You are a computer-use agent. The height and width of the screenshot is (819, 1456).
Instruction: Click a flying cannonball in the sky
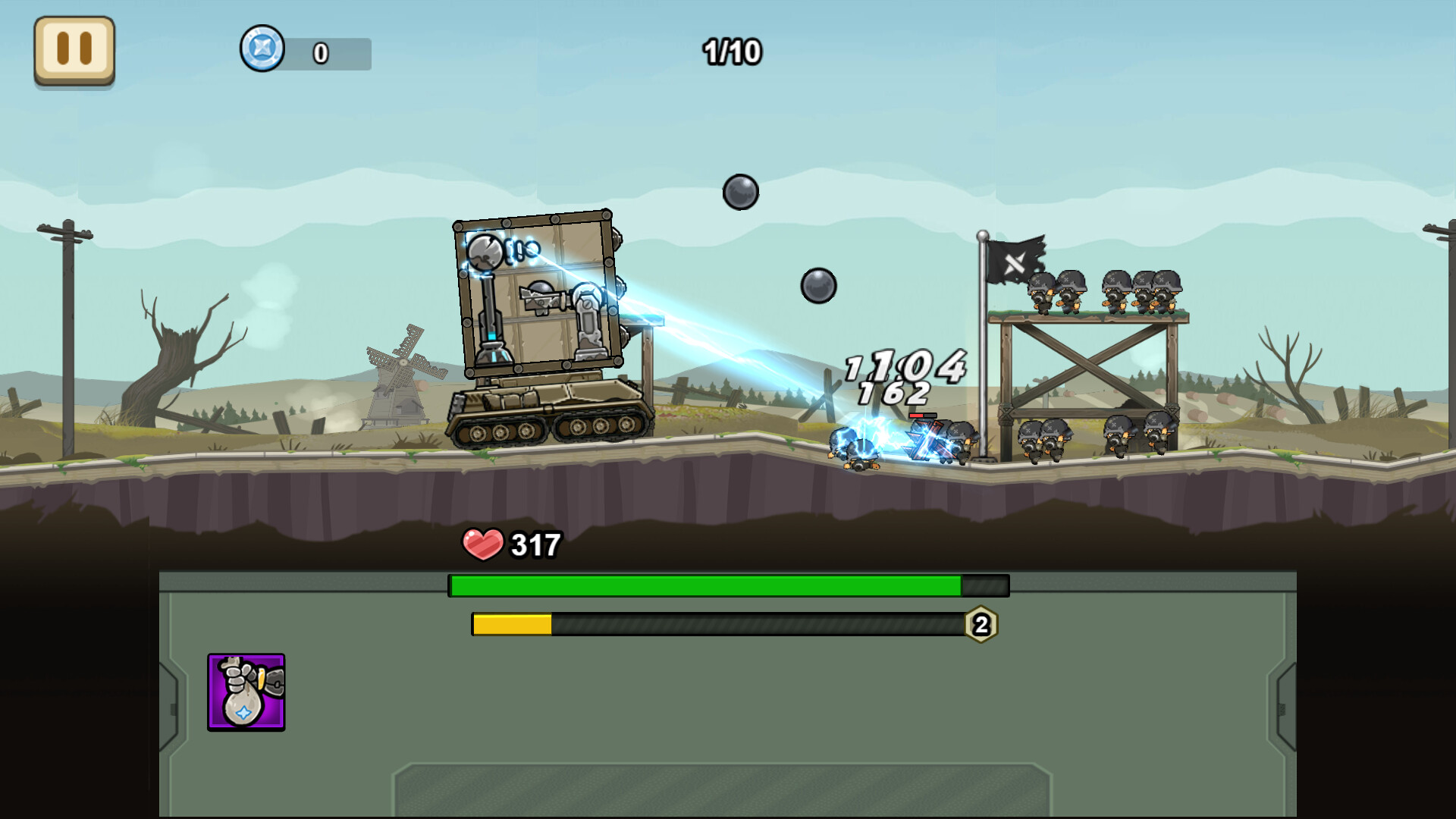click(741, 193)
